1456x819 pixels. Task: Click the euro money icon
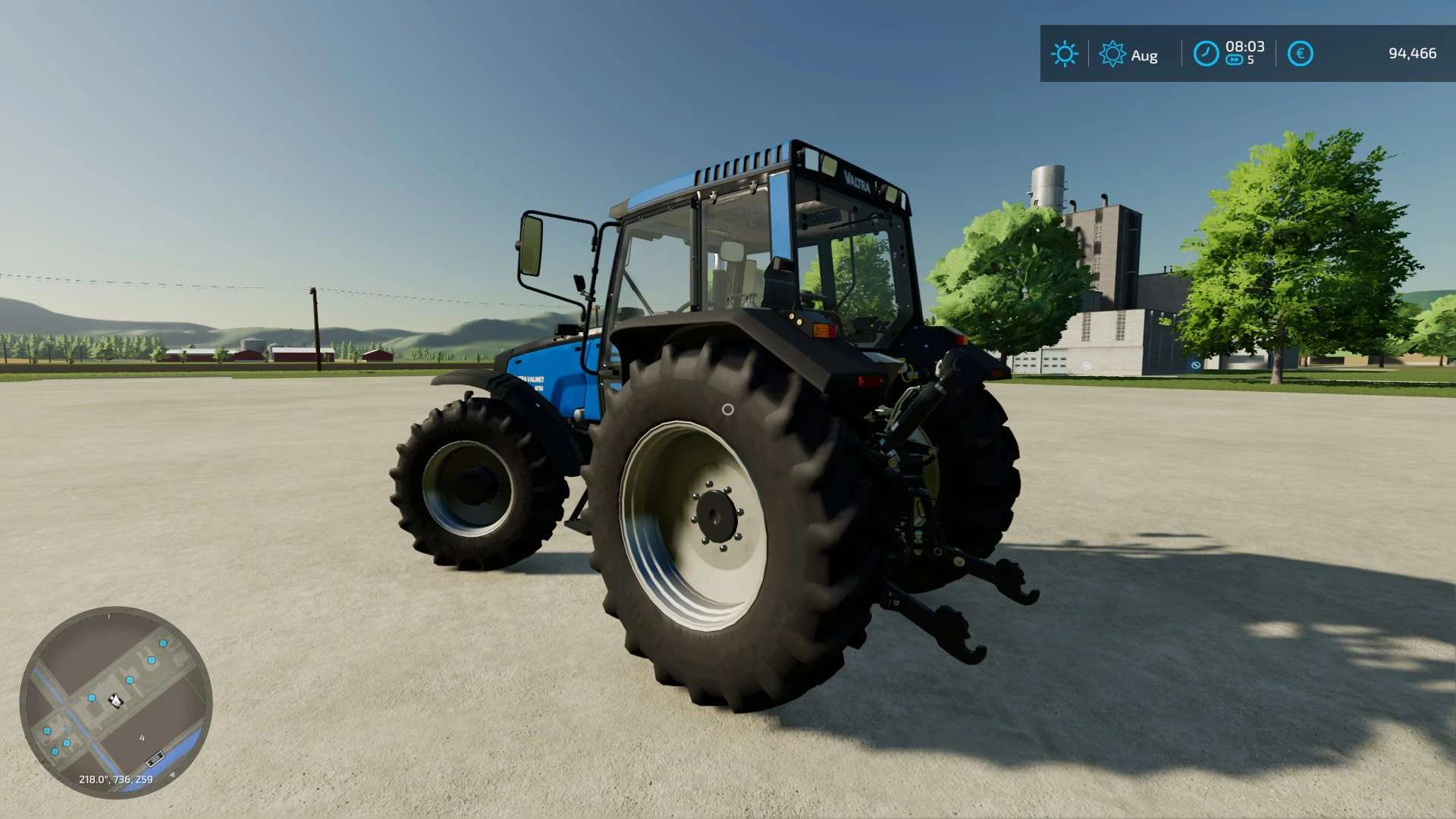(1300, 54)
